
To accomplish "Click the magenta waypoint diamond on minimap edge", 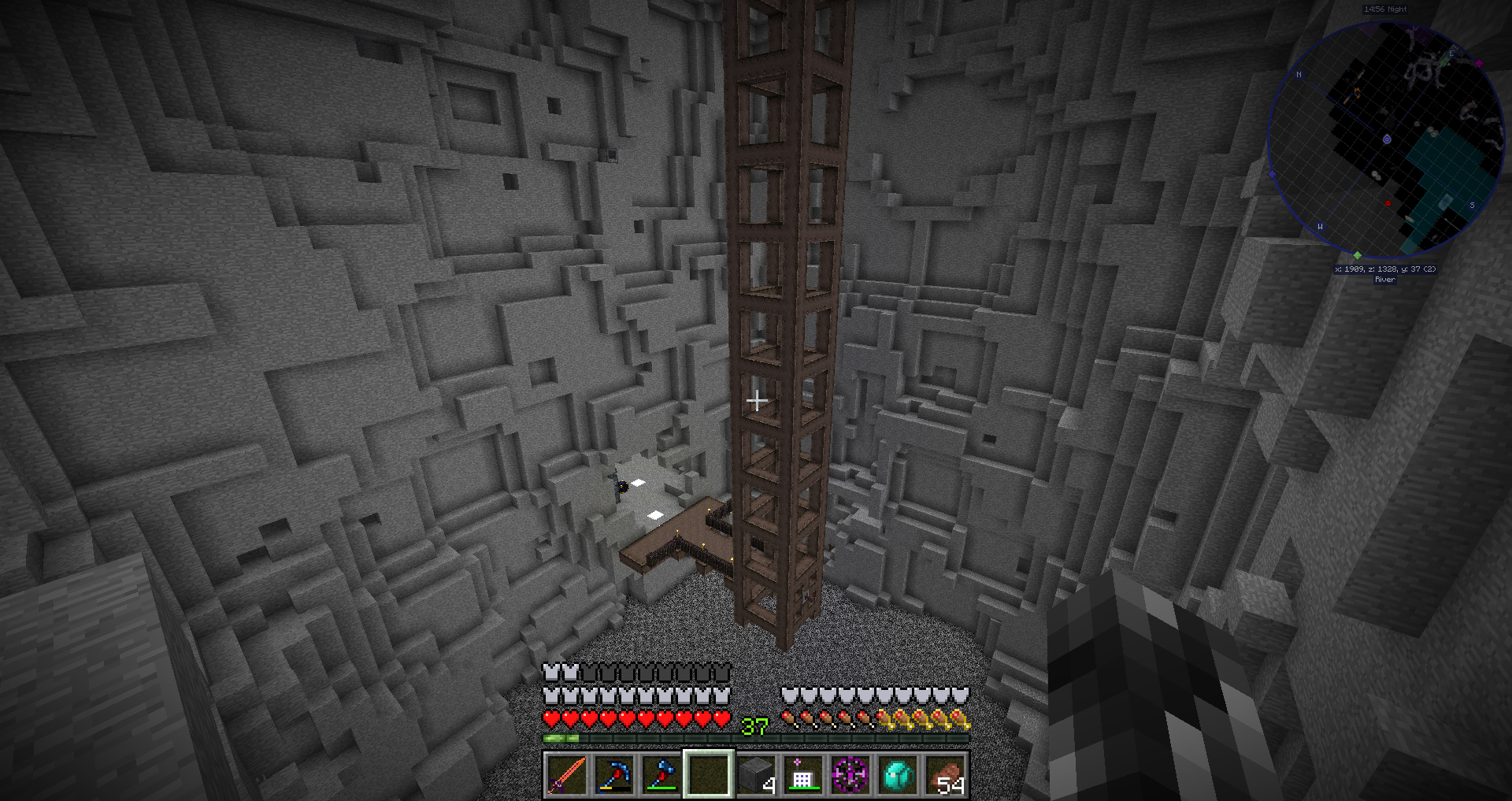I will [x=1479, y=63].
